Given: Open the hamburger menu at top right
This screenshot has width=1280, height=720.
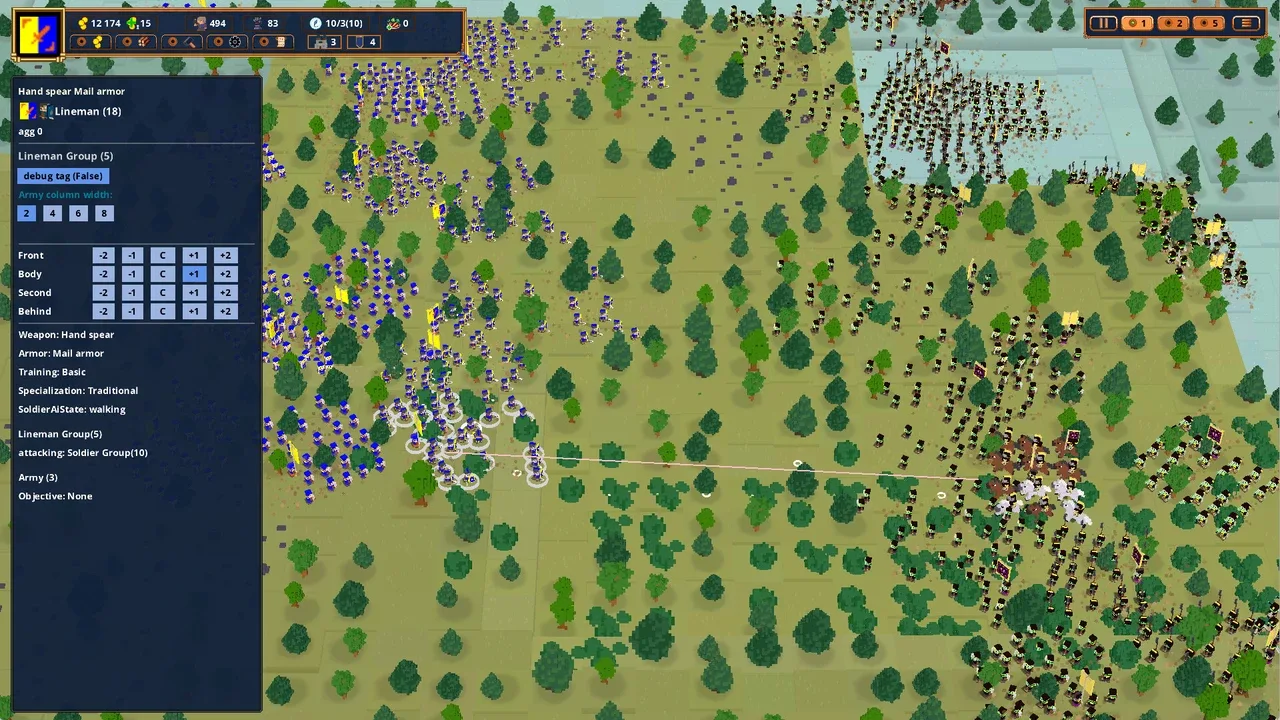Looking at the screenshot, I should click(1246, 23).
